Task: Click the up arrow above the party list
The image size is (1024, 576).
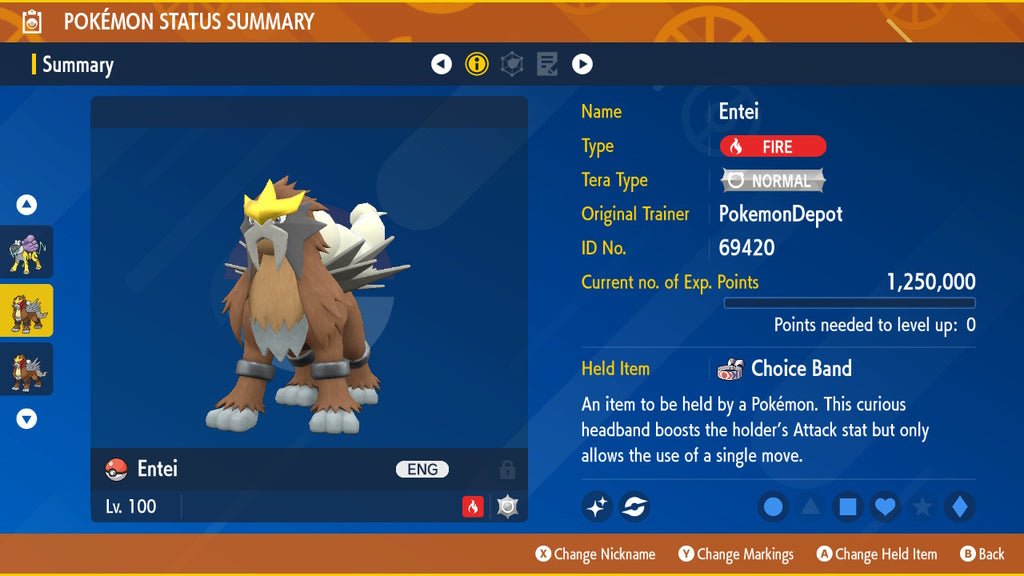Action: (27, 205)
